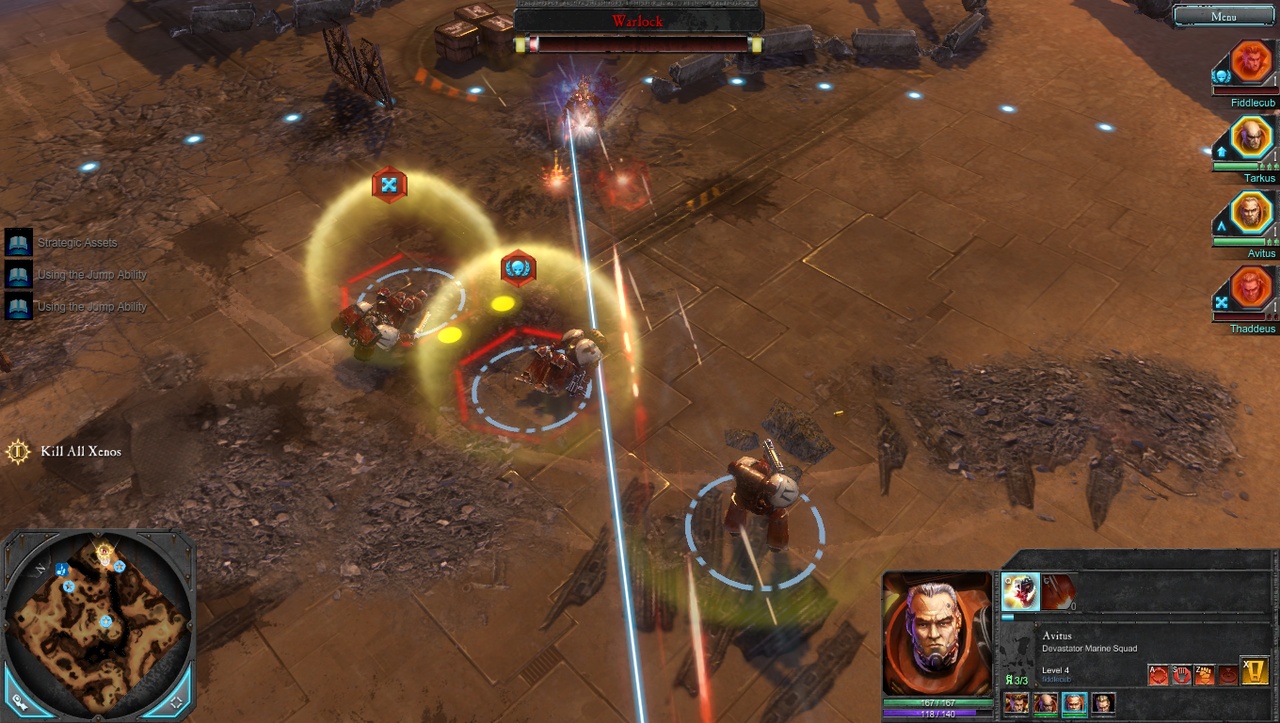The image size is (1280, 723).
Task: Select the hero marker with the laurel-skull badge
Action: click(x=518, y=267)
